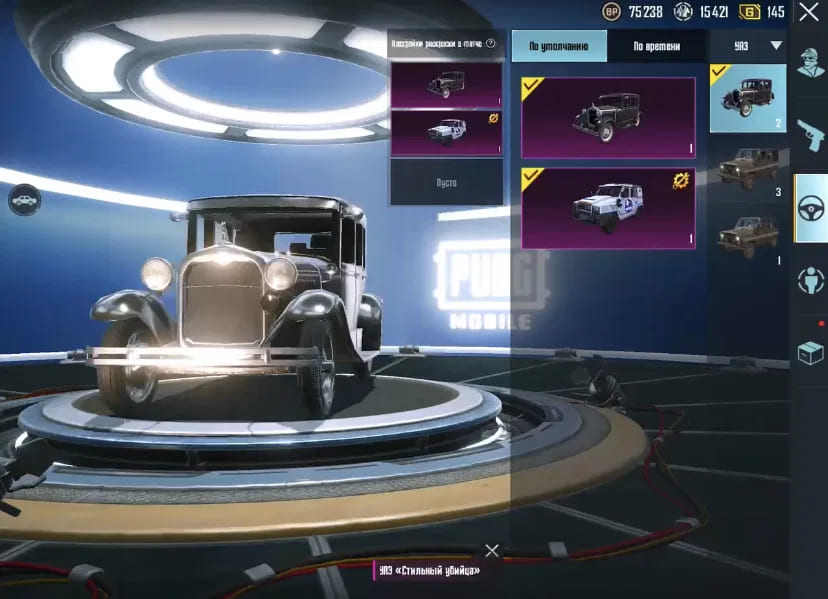Select the empty «Пусто» match skin slot
Viewport: 828px width, 599px height.
(446, 183)
